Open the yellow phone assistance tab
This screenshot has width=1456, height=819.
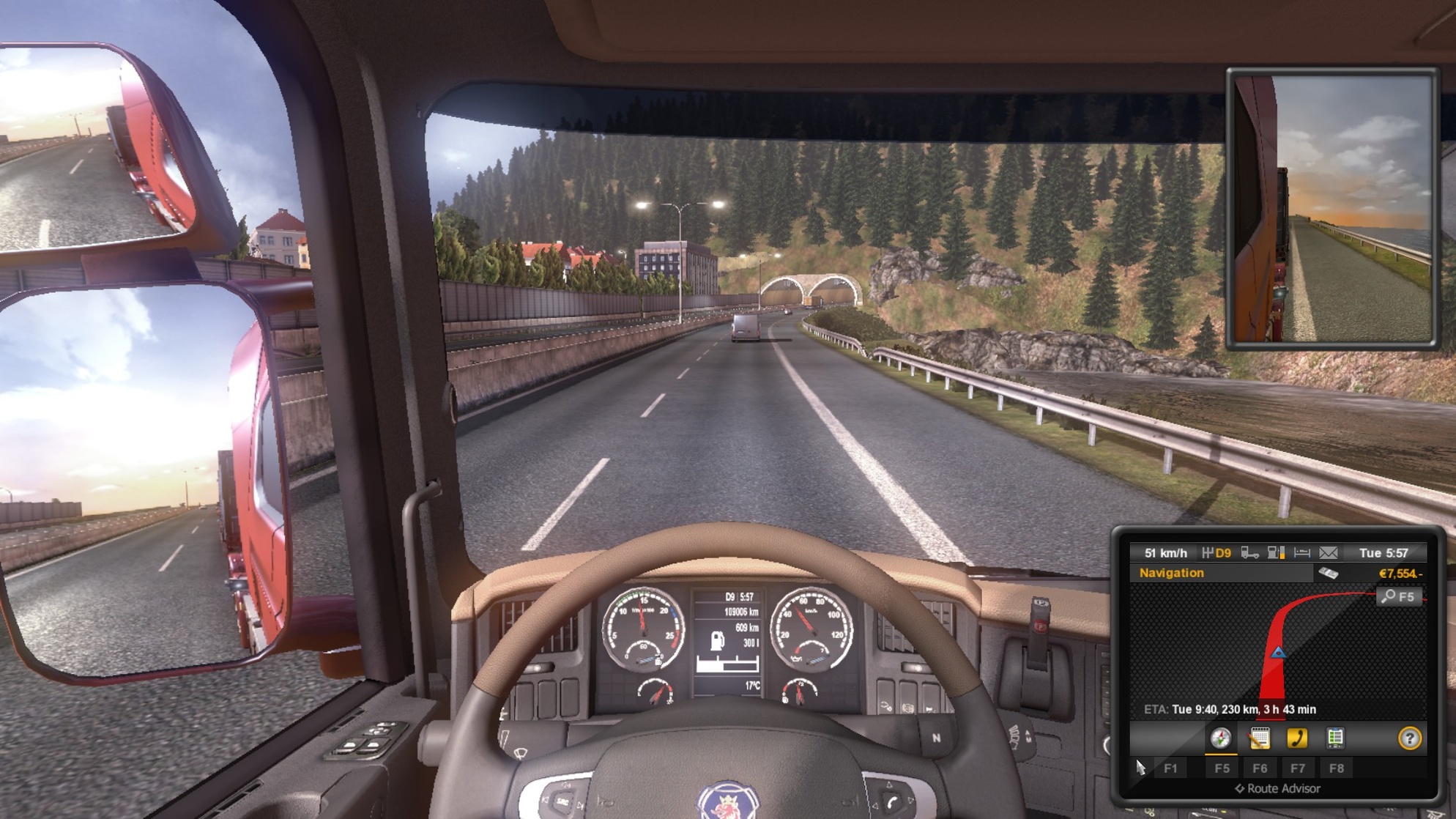coord(1297,738)
